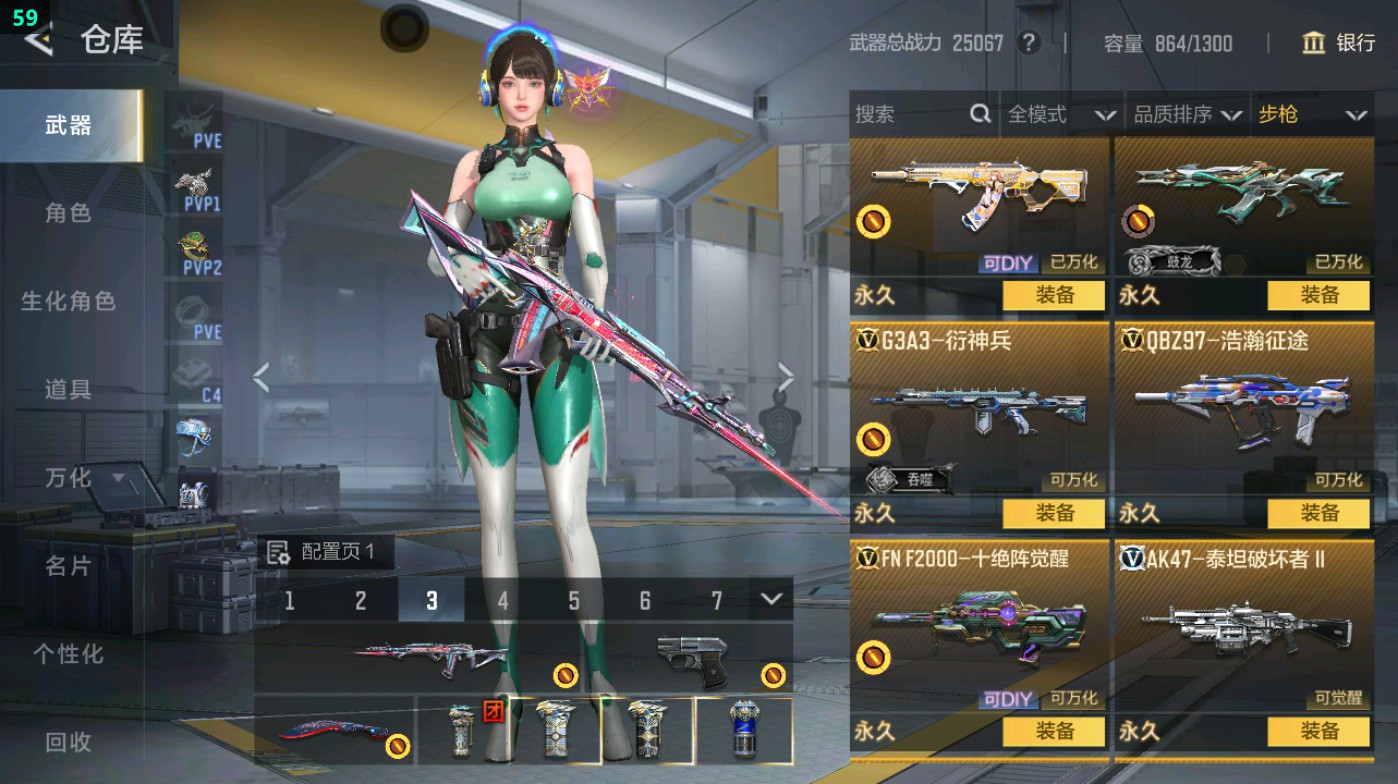The image size is (1398, 784).
Task: Select the 道具 tab
Action: pos(68,389)
